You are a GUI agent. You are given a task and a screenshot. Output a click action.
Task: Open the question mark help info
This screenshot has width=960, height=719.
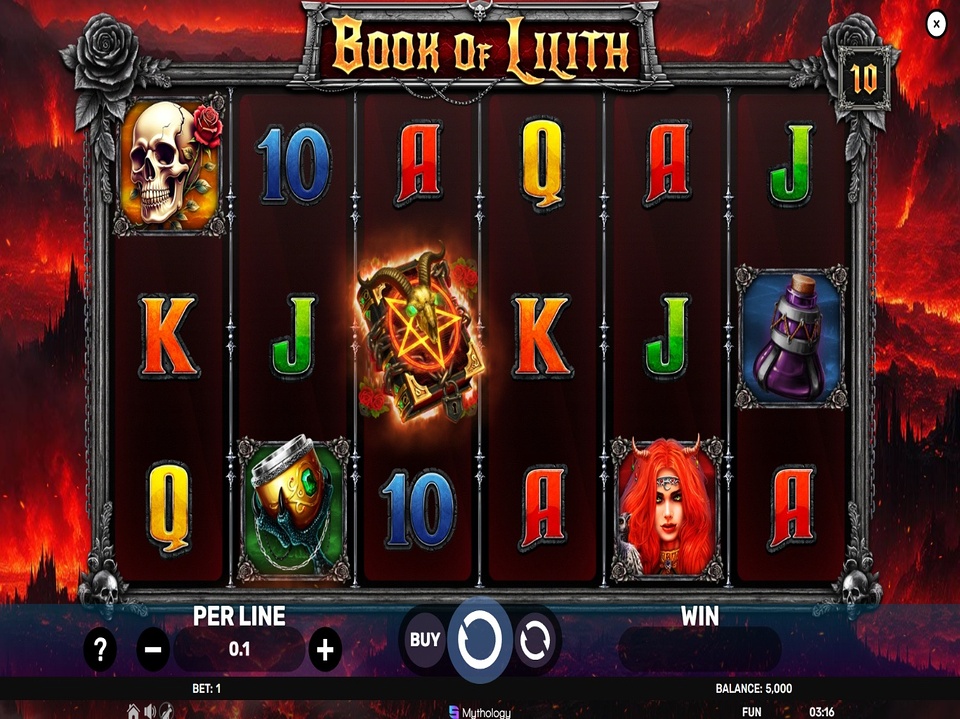click(99, 650)
